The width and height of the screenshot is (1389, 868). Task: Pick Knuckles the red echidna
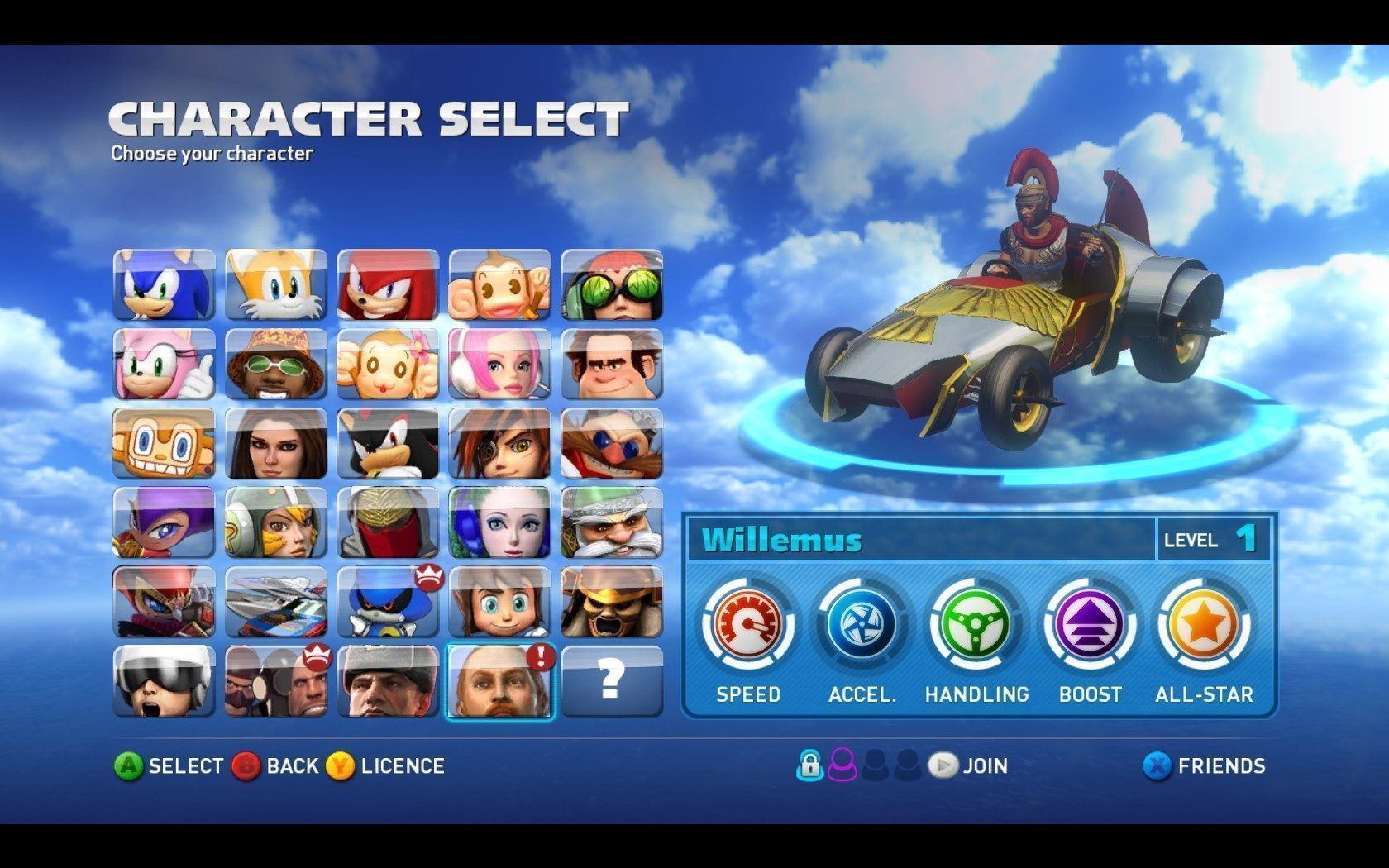[x=388, y=284]
